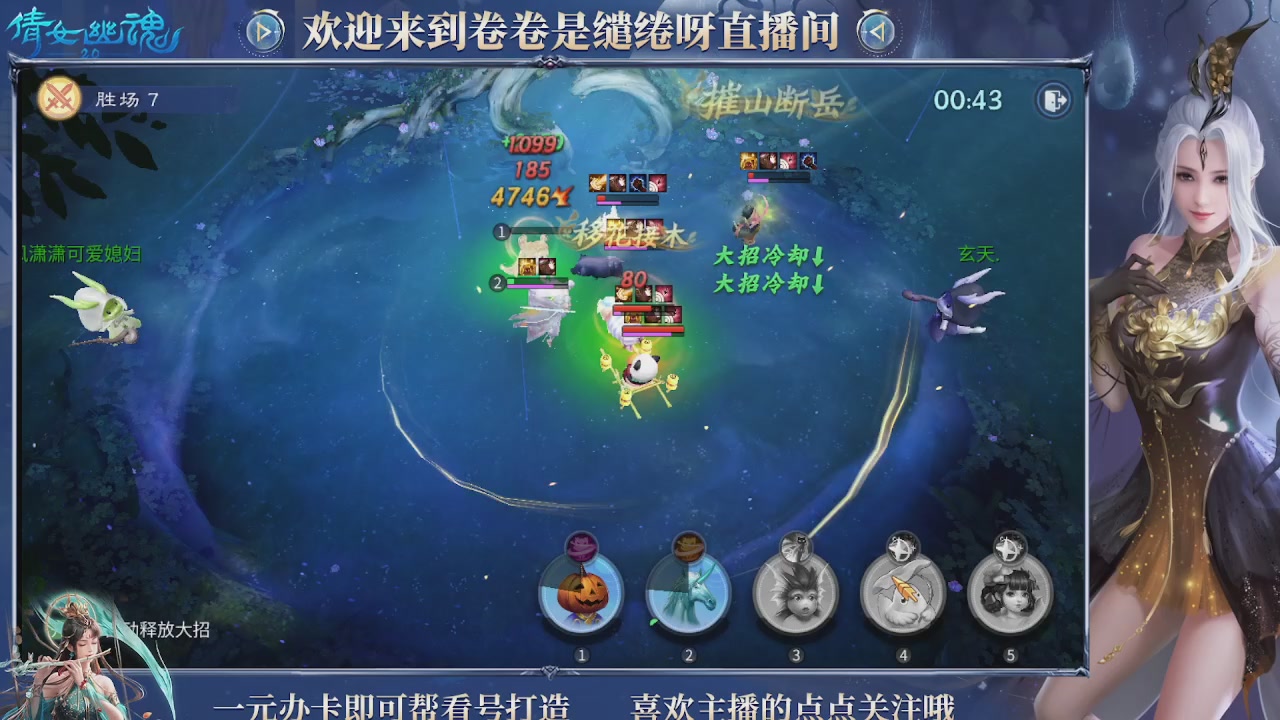
Task: Click the crossed swords badge beside 胜场 7
Action: coord(59,100)
